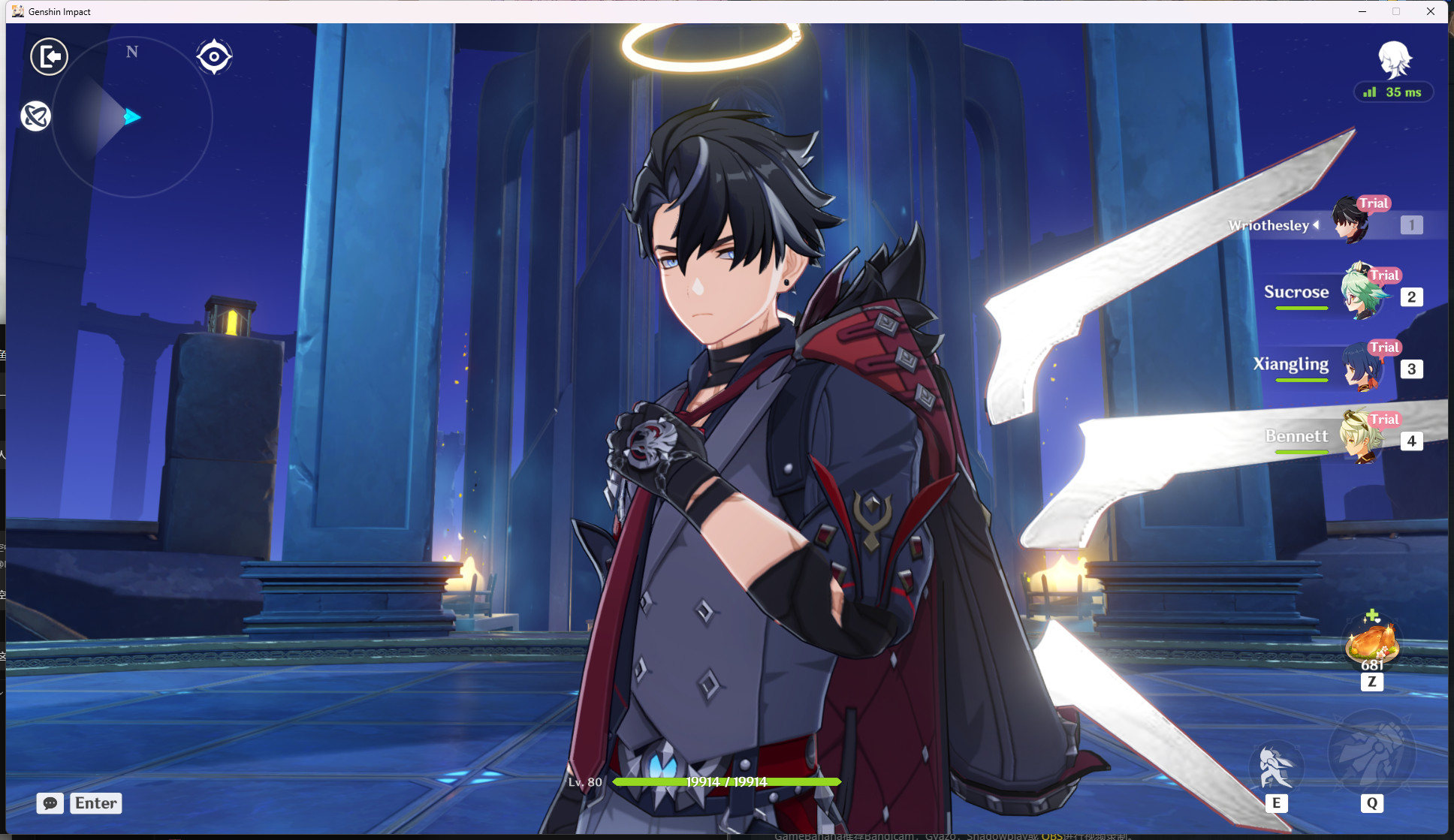Click the N compass marker on the minimap
This screenshot has width=1454, height=840.
[132, 52]
